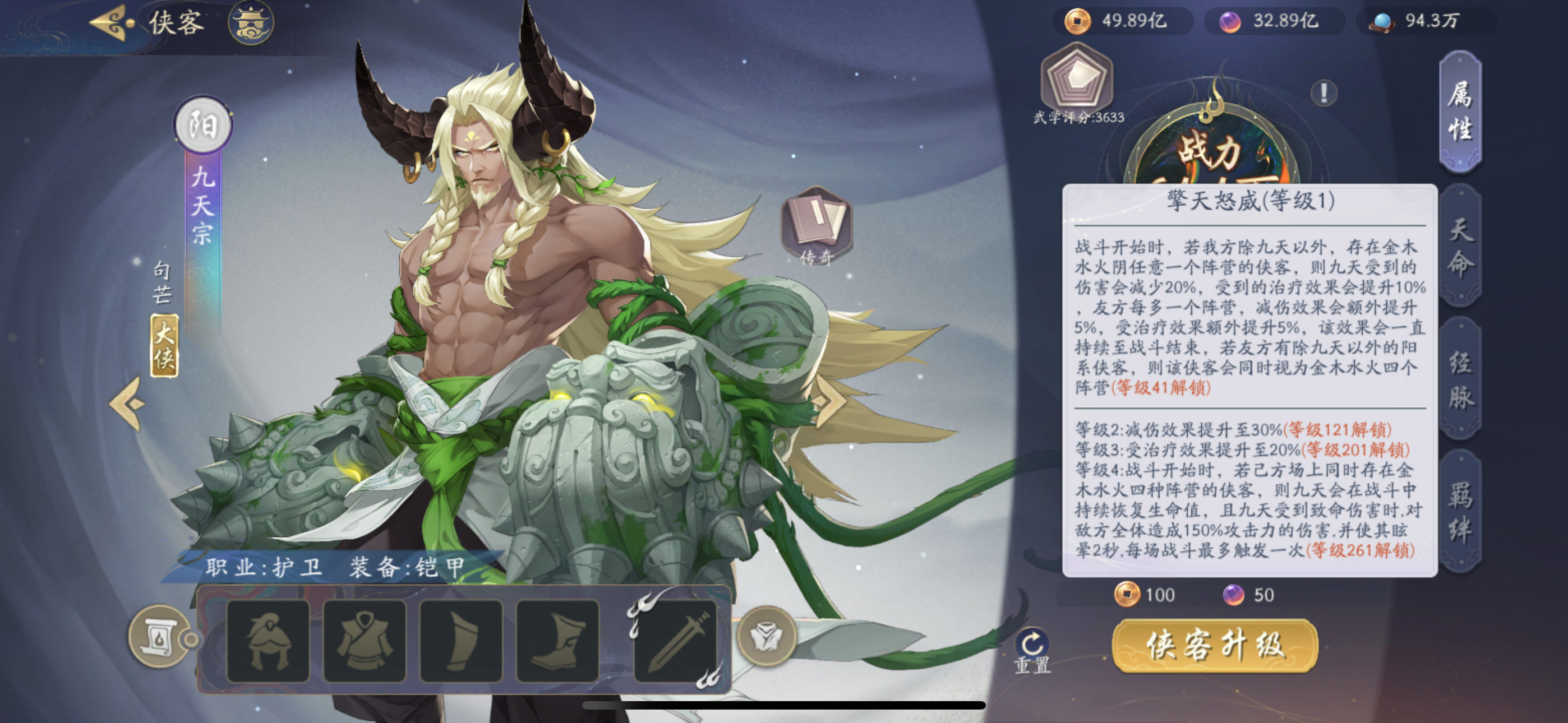Go back using the gold arrow
Image resolution: width=1568 pixels, height=723 pixels.
pos(112,23)
